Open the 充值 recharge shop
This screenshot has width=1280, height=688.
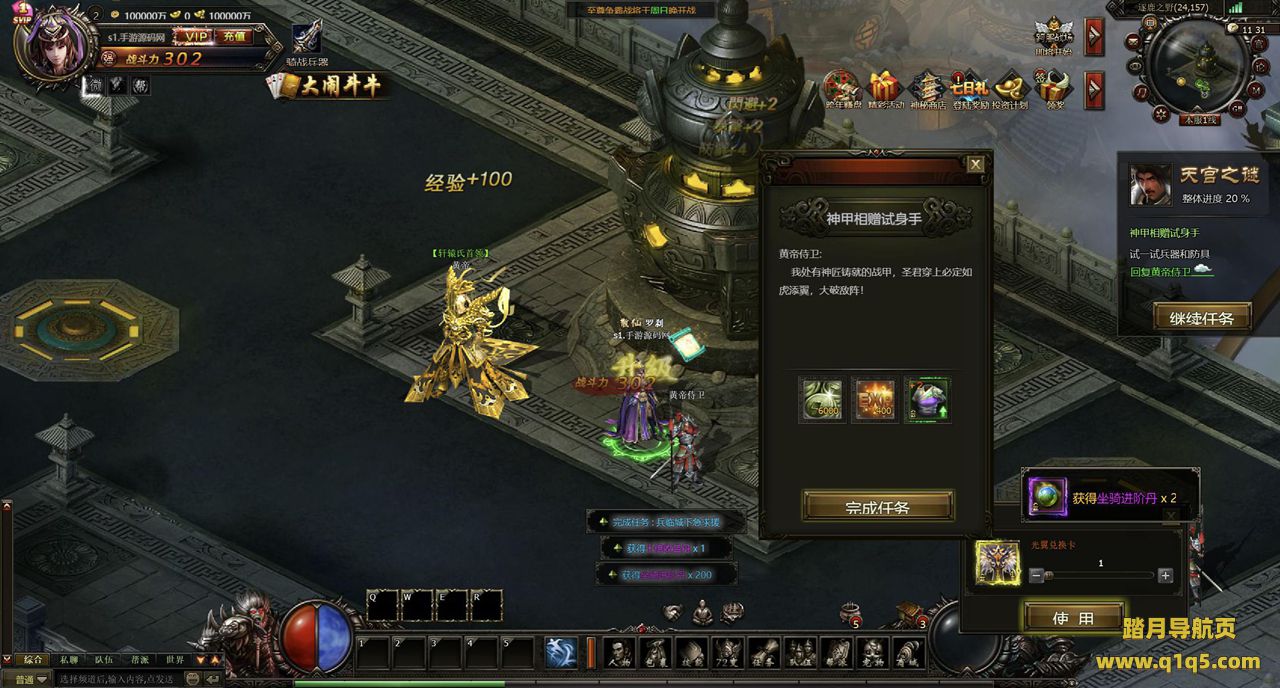(x=234, y=36)
